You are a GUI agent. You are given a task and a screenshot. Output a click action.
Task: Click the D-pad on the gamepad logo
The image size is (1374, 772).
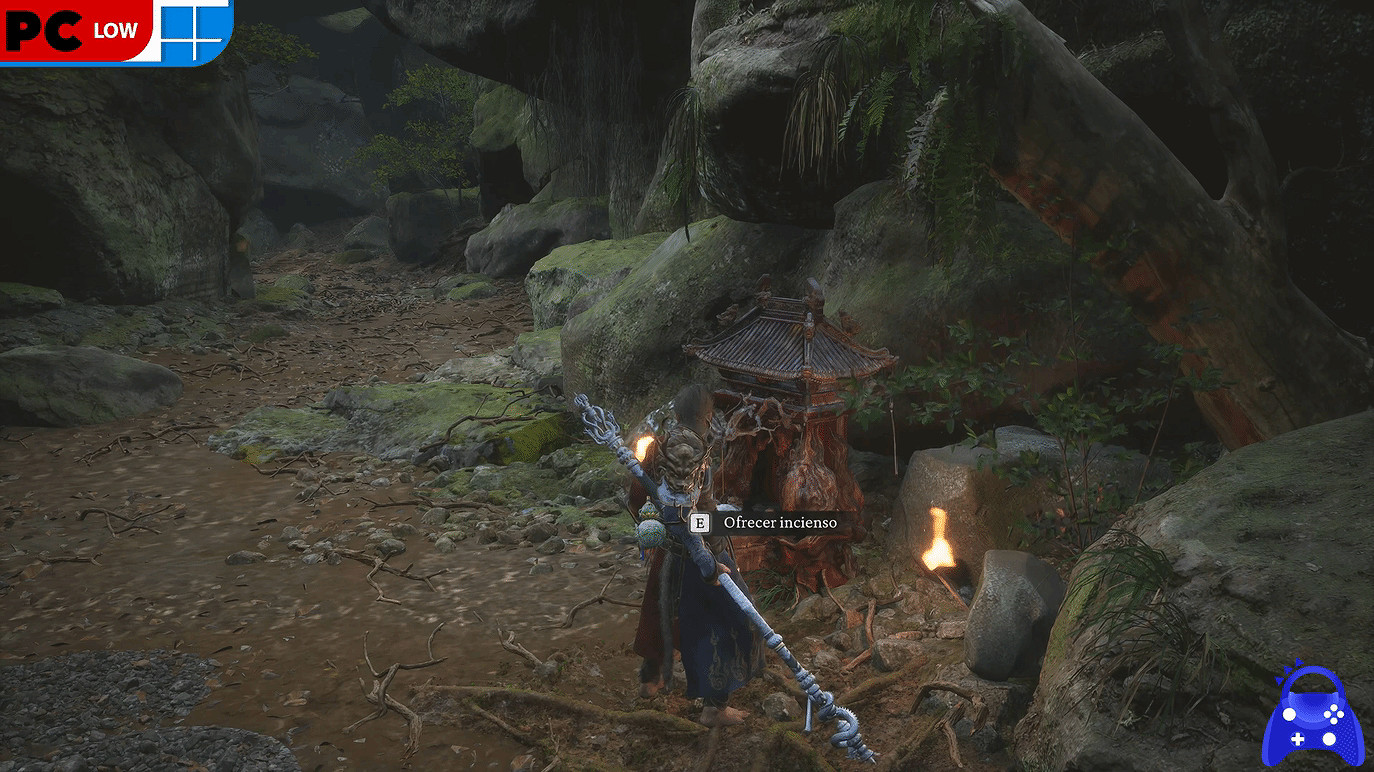coord(1298,739)
